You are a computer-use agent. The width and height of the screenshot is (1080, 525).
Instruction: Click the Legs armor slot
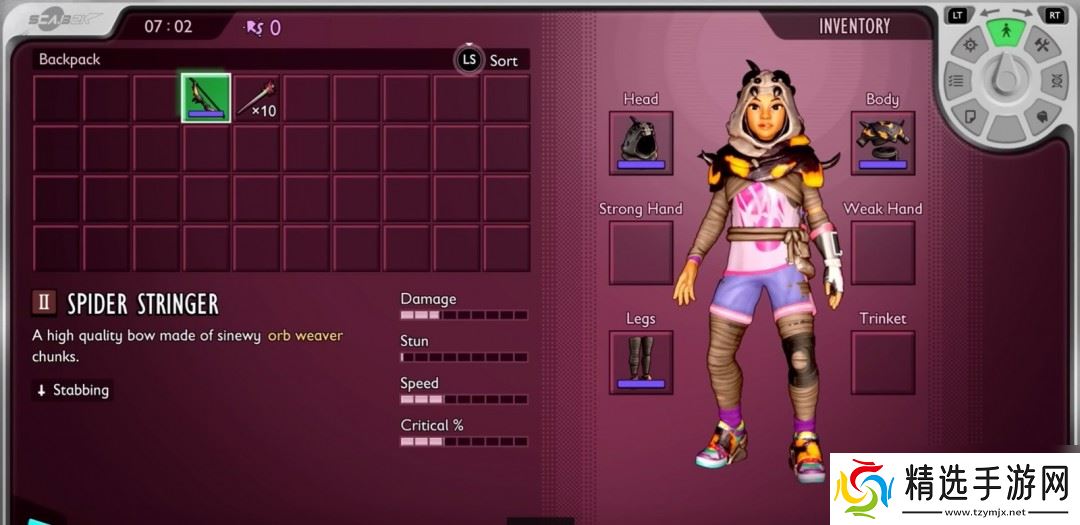point(641,362)
